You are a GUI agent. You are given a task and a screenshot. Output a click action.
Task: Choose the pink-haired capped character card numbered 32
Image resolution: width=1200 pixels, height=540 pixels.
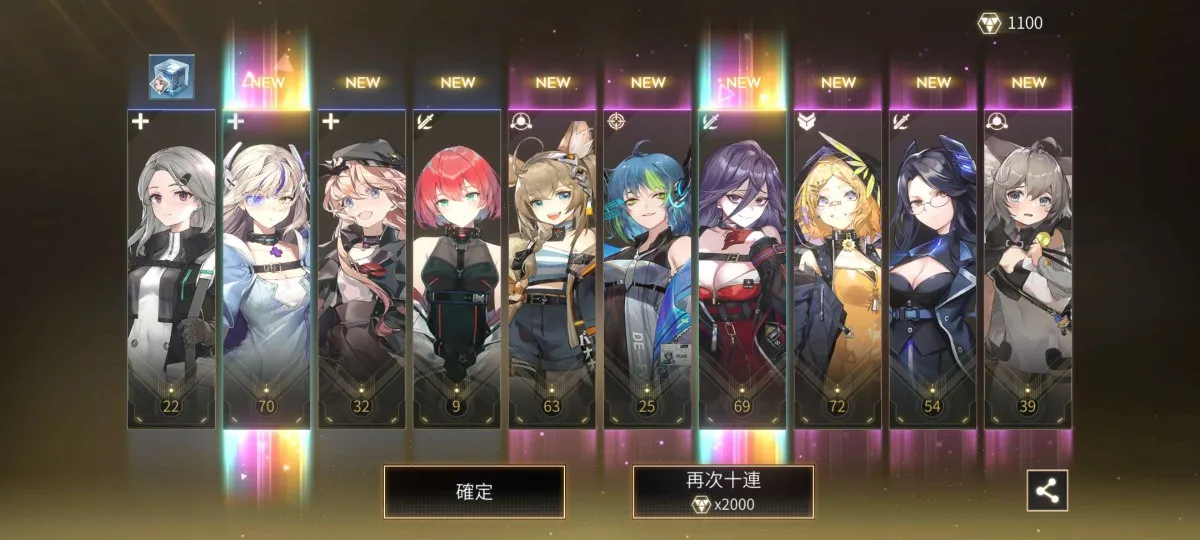361,270
